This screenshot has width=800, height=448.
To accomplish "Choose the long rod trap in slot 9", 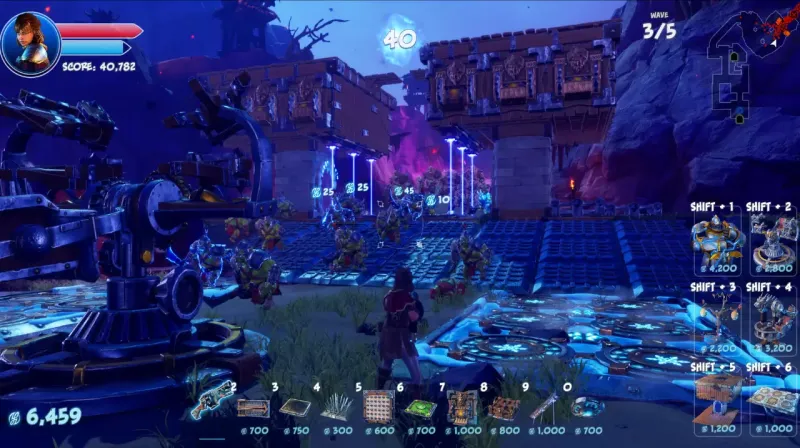I will click(x=545, y=406).
